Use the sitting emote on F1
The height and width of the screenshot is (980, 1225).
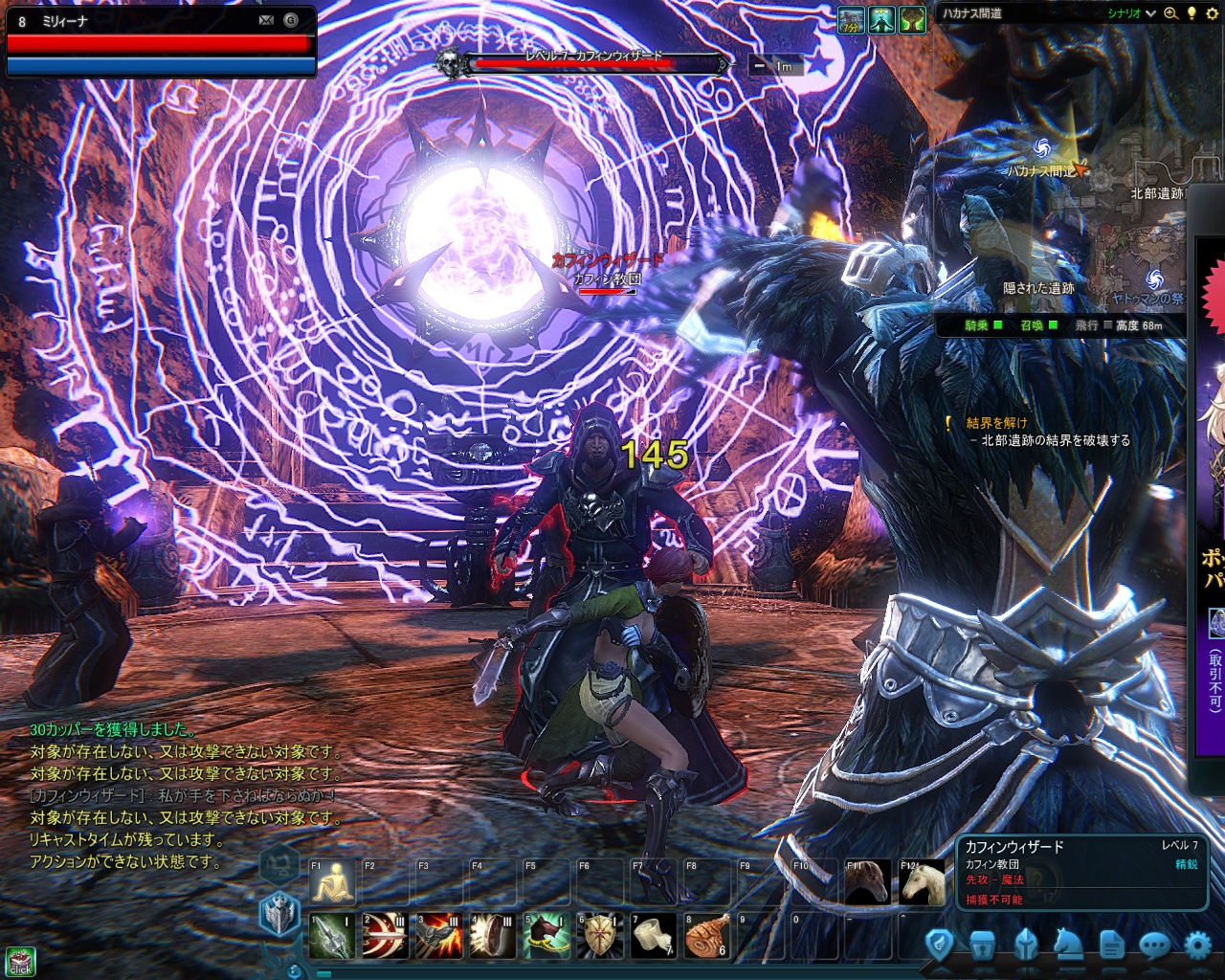tap(332, 884)
